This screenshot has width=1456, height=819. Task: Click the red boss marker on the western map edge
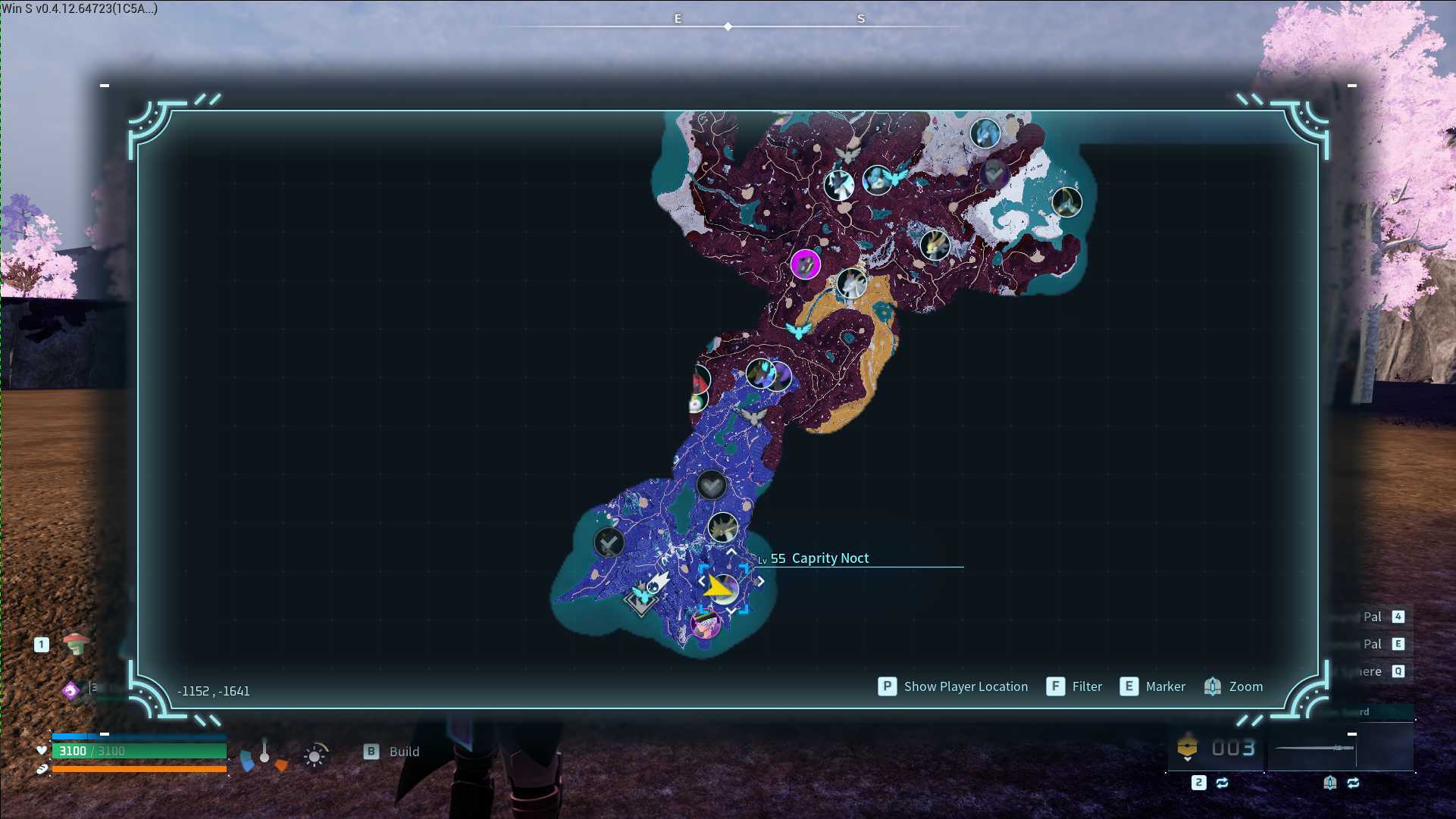click(700, 377)
